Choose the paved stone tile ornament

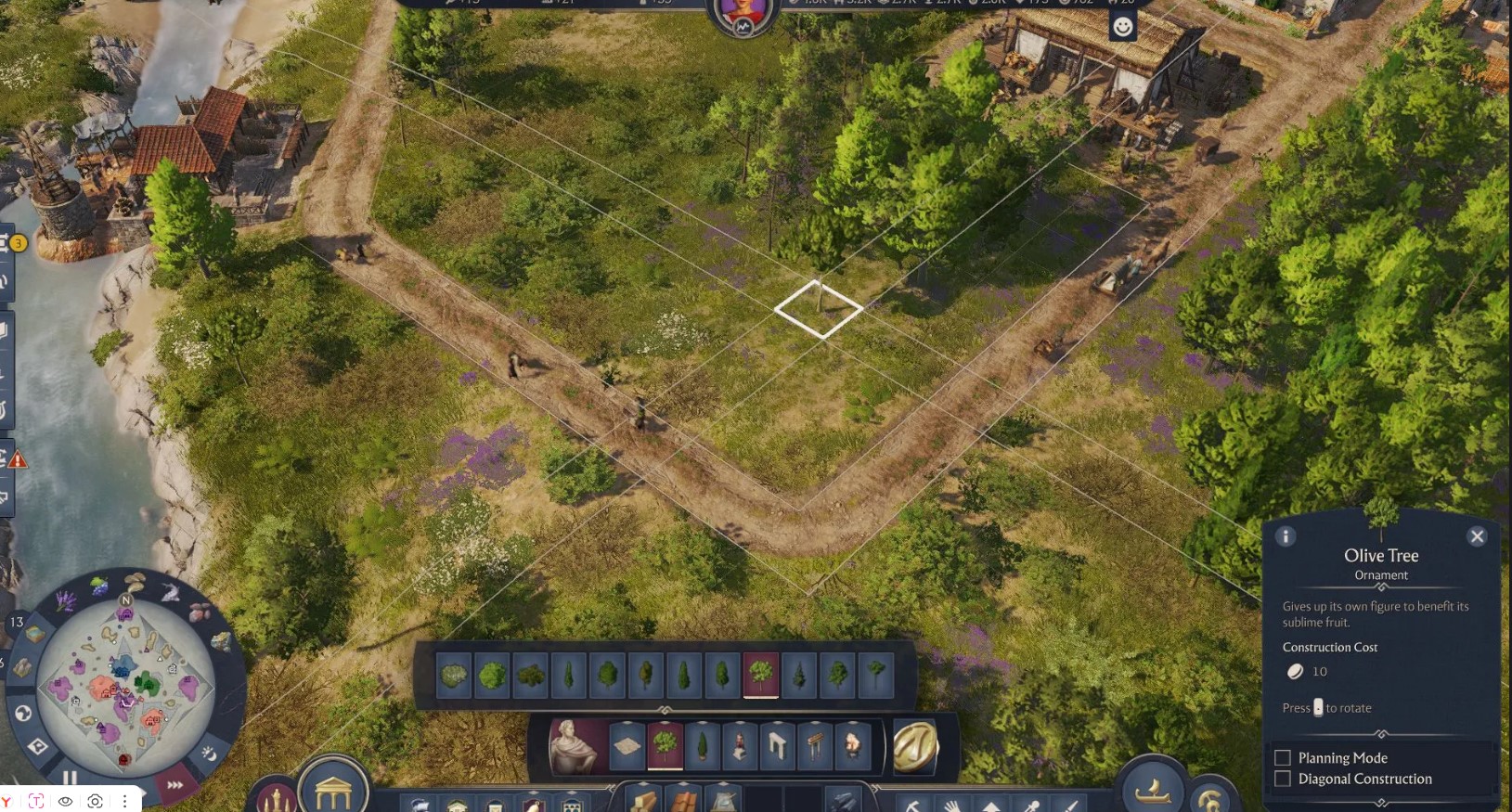click(627, 745)
